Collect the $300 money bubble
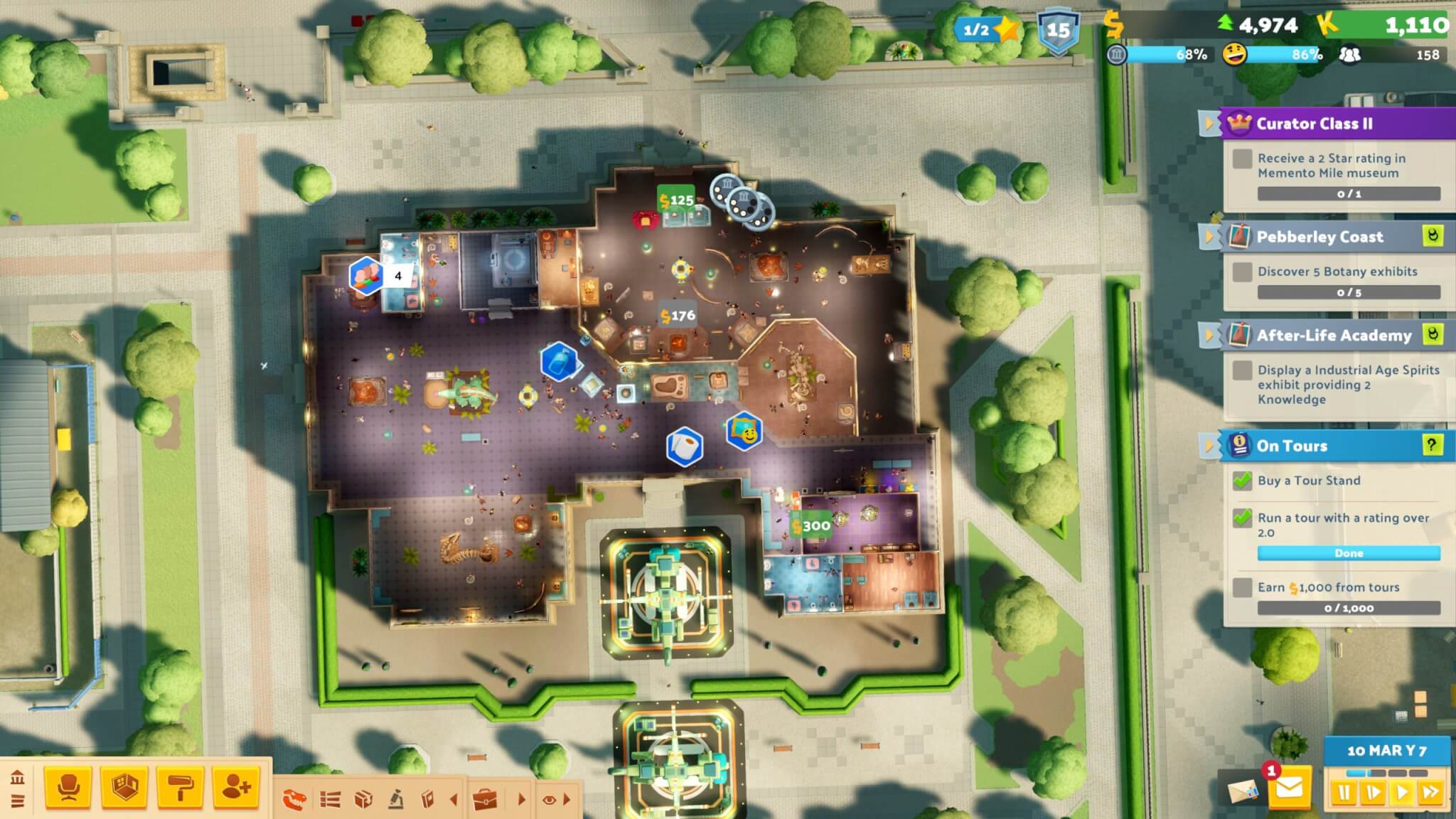The height and width of the screenshot is (819, 1456). pyautogui.click(x=812, y=526)
